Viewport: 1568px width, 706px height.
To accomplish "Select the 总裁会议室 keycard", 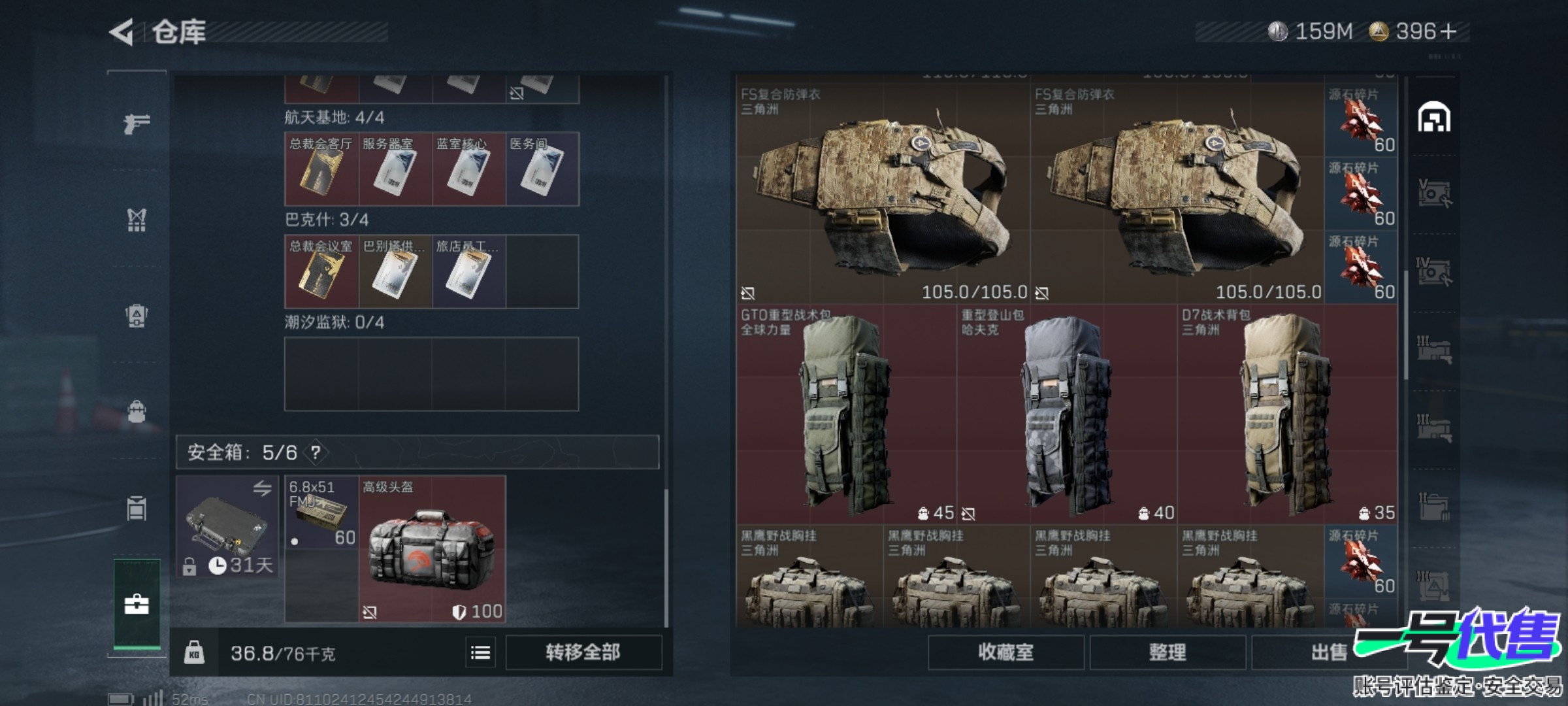I will 321,271.
